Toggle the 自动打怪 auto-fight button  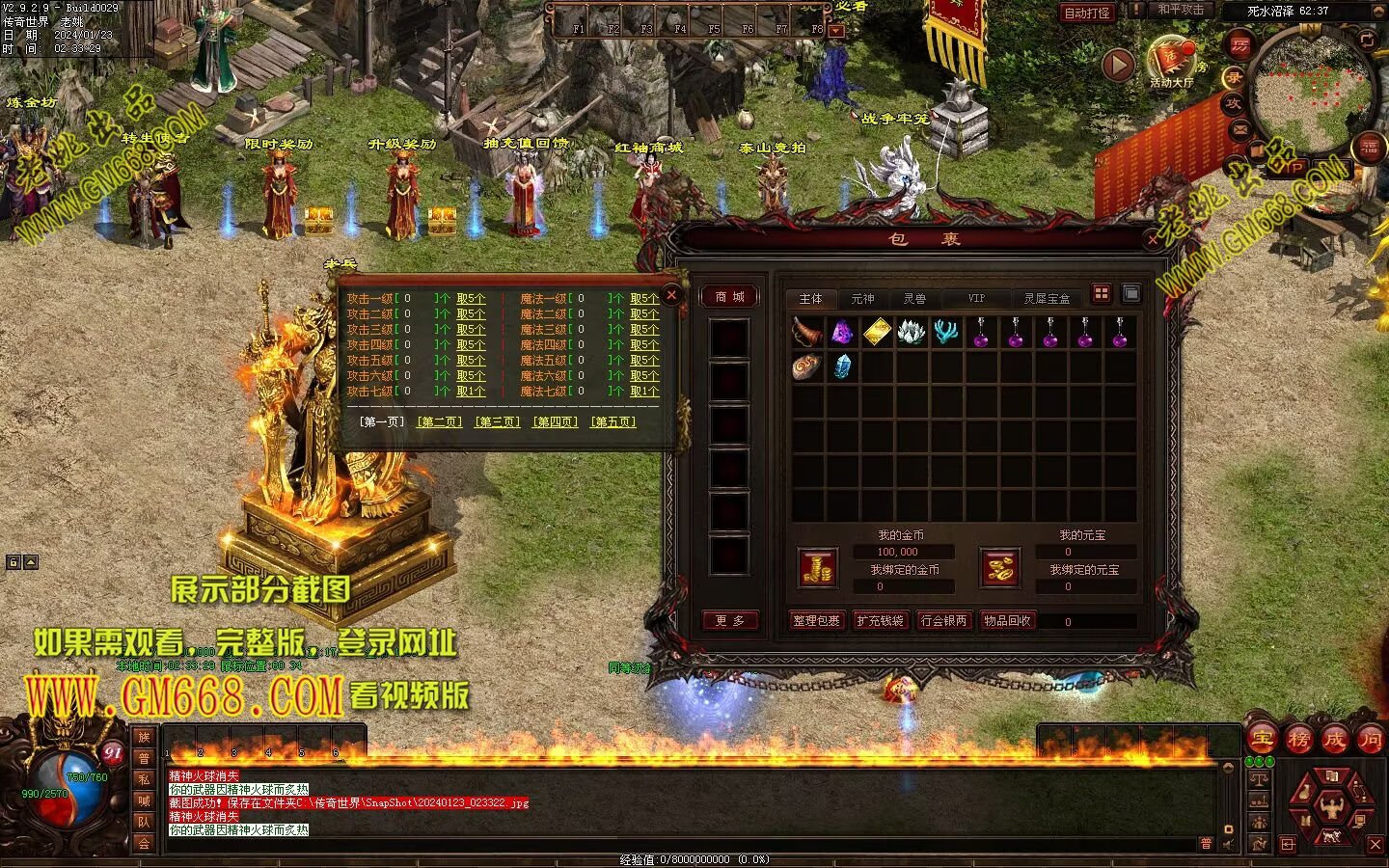pyautogui.click(x=1086, y=13)
